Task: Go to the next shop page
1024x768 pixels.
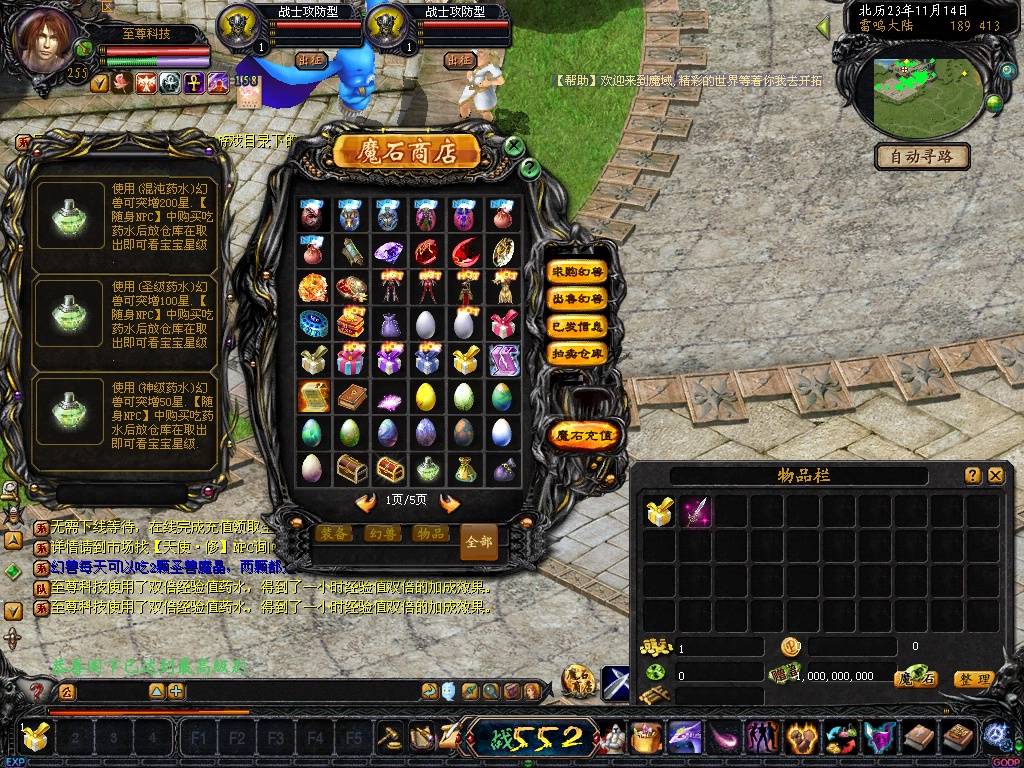Action: coord(450,502)
